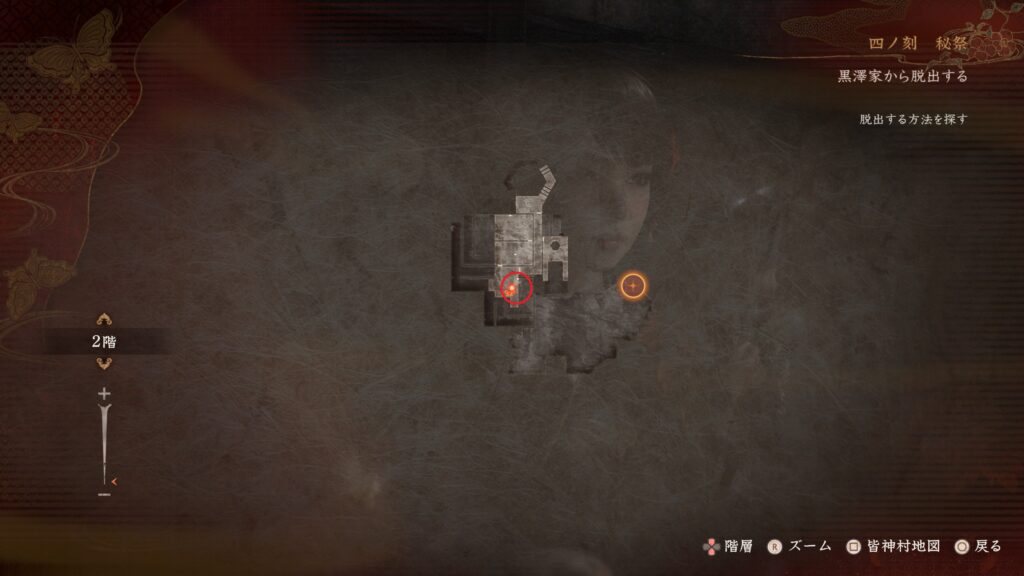
Task: Select the red player position marker
Action: pyautogui.click(x=516, y=288)
